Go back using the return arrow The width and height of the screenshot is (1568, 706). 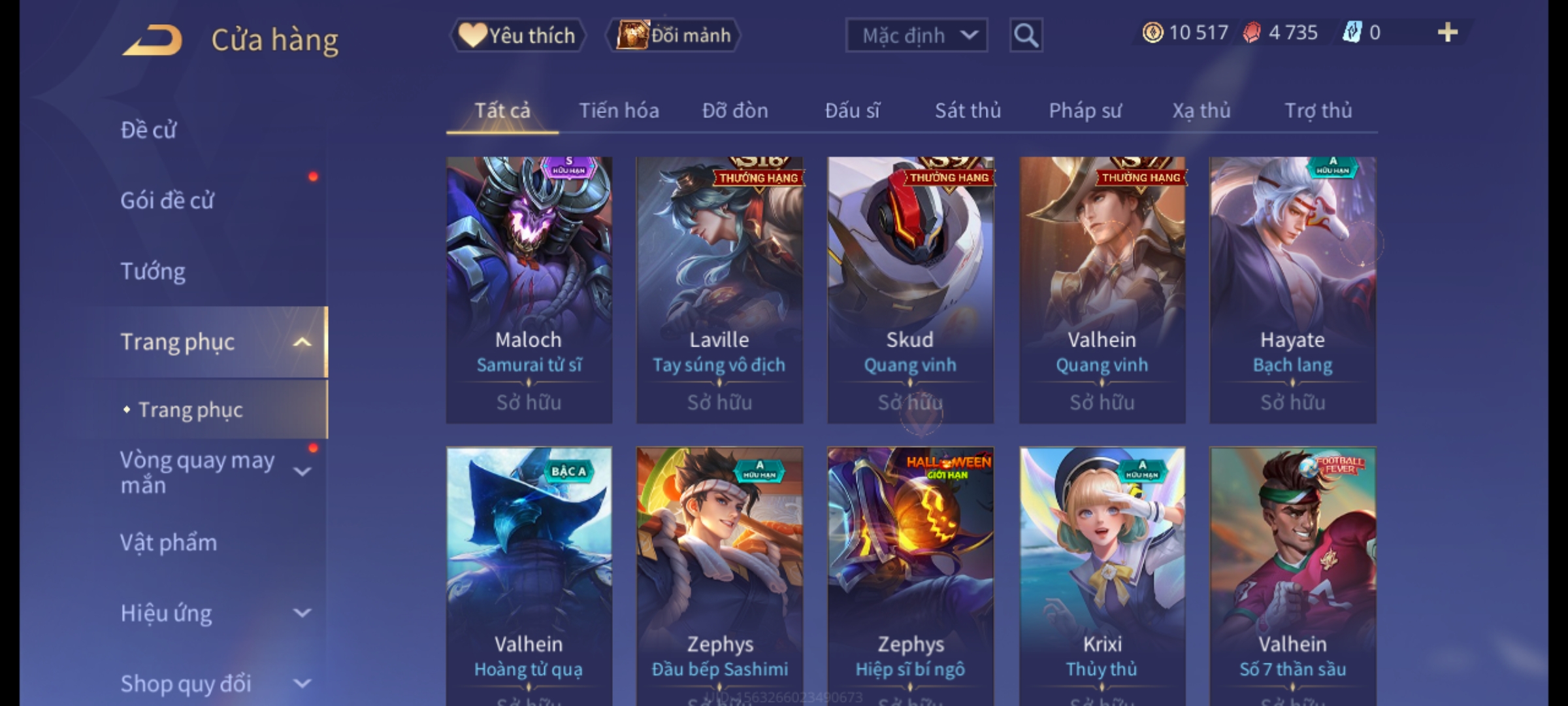(x=152, y=40)
